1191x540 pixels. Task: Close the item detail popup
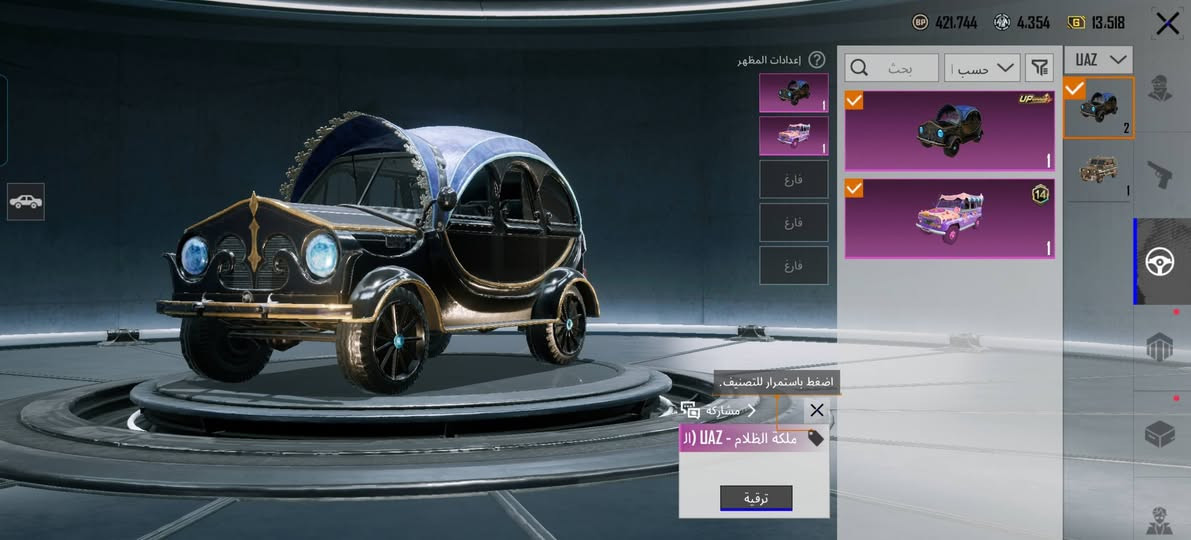coord(817,410)
